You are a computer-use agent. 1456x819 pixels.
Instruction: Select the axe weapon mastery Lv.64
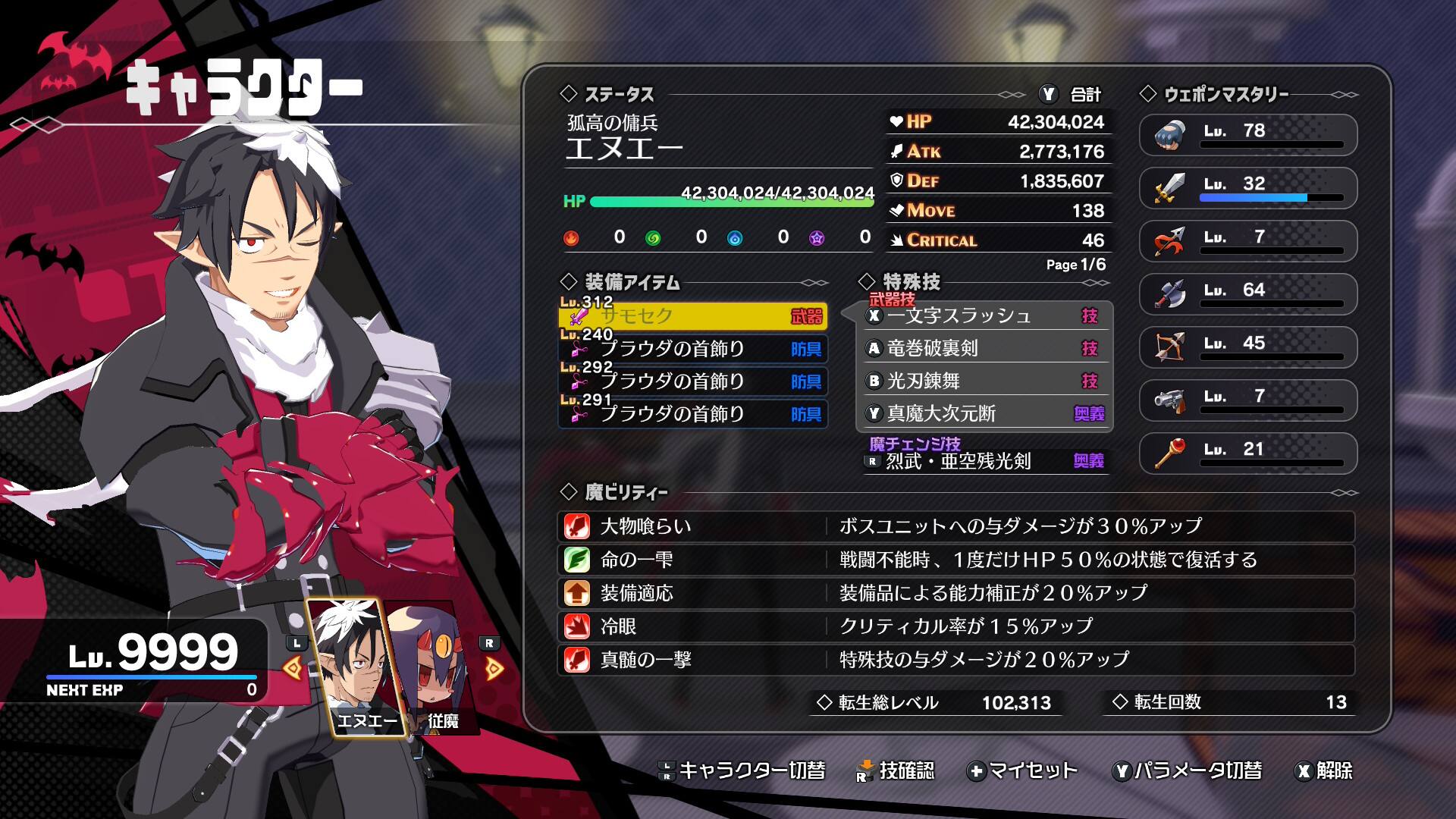coord(1247,293)
